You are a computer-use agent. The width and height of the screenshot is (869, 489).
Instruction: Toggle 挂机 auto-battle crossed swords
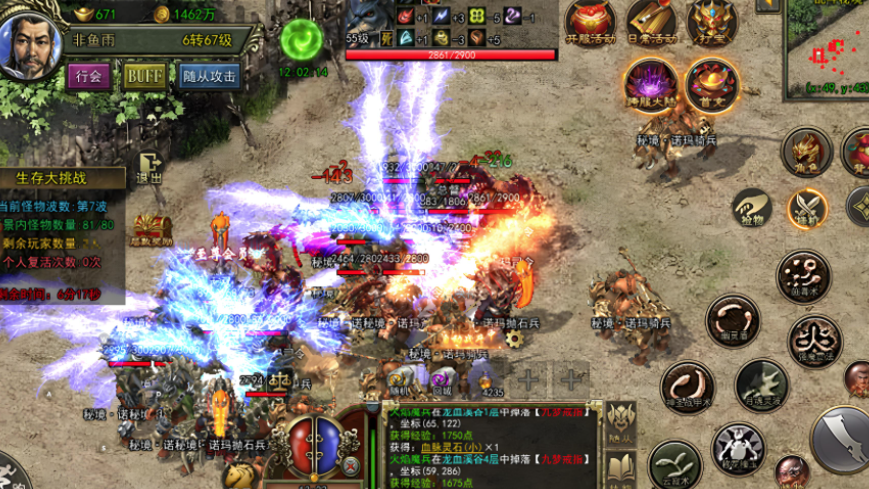click(x=807, y=208)
